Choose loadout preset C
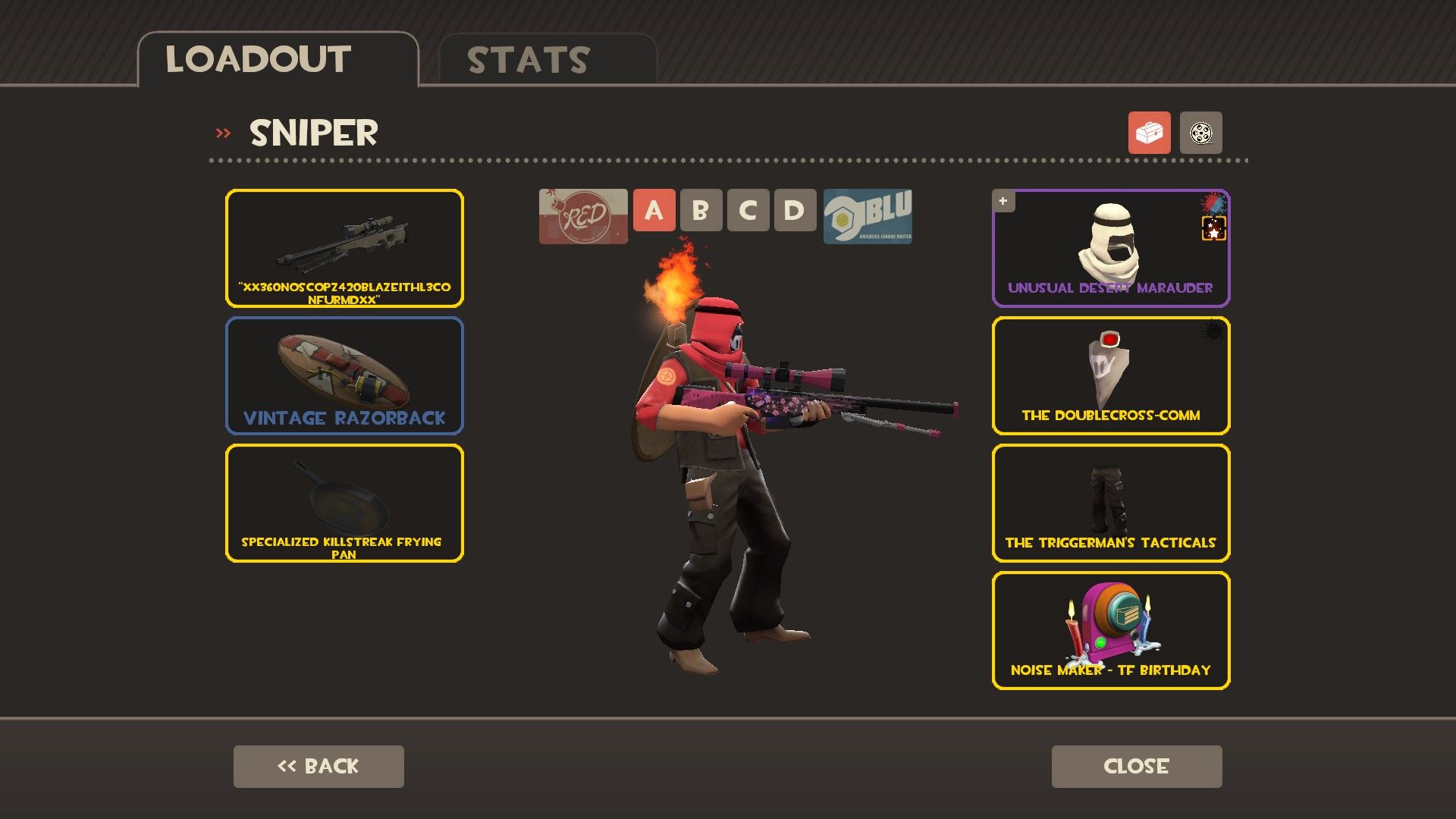Screen dimensions: 1456x819 [x=748, y=210]
